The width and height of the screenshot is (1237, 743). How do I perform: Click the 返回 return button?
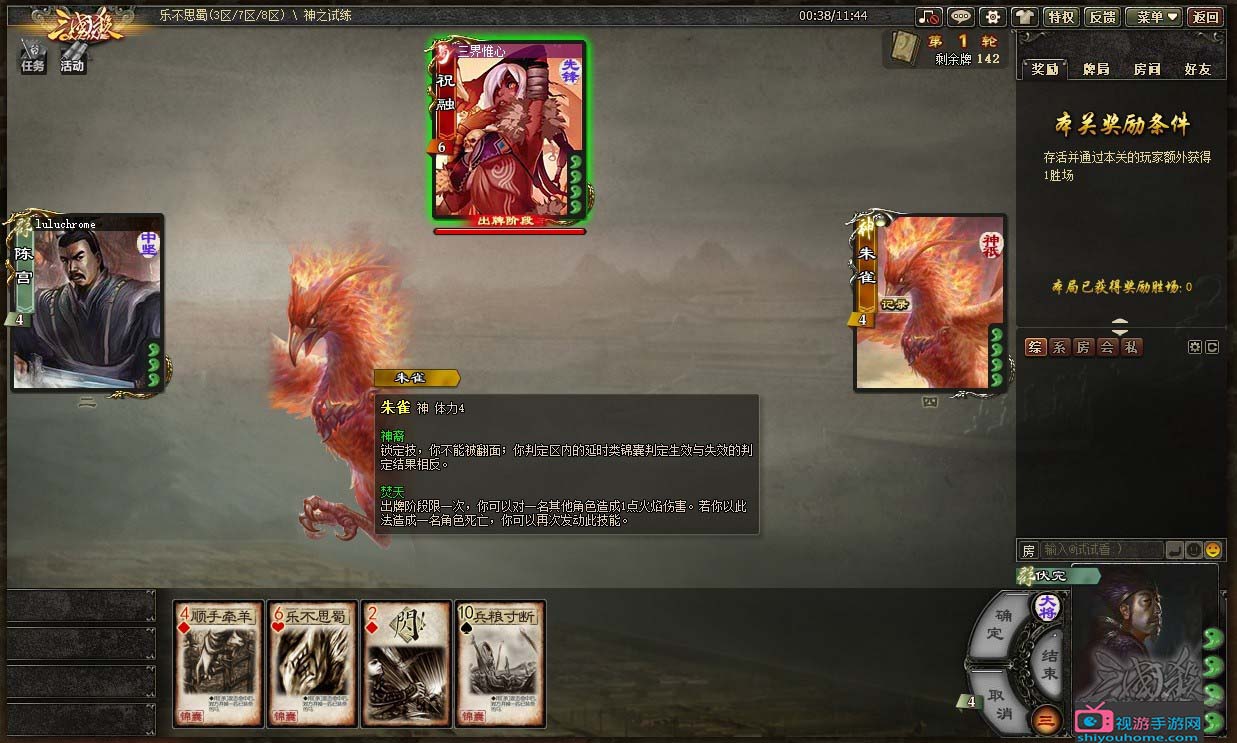click(x=1206, y=17)
